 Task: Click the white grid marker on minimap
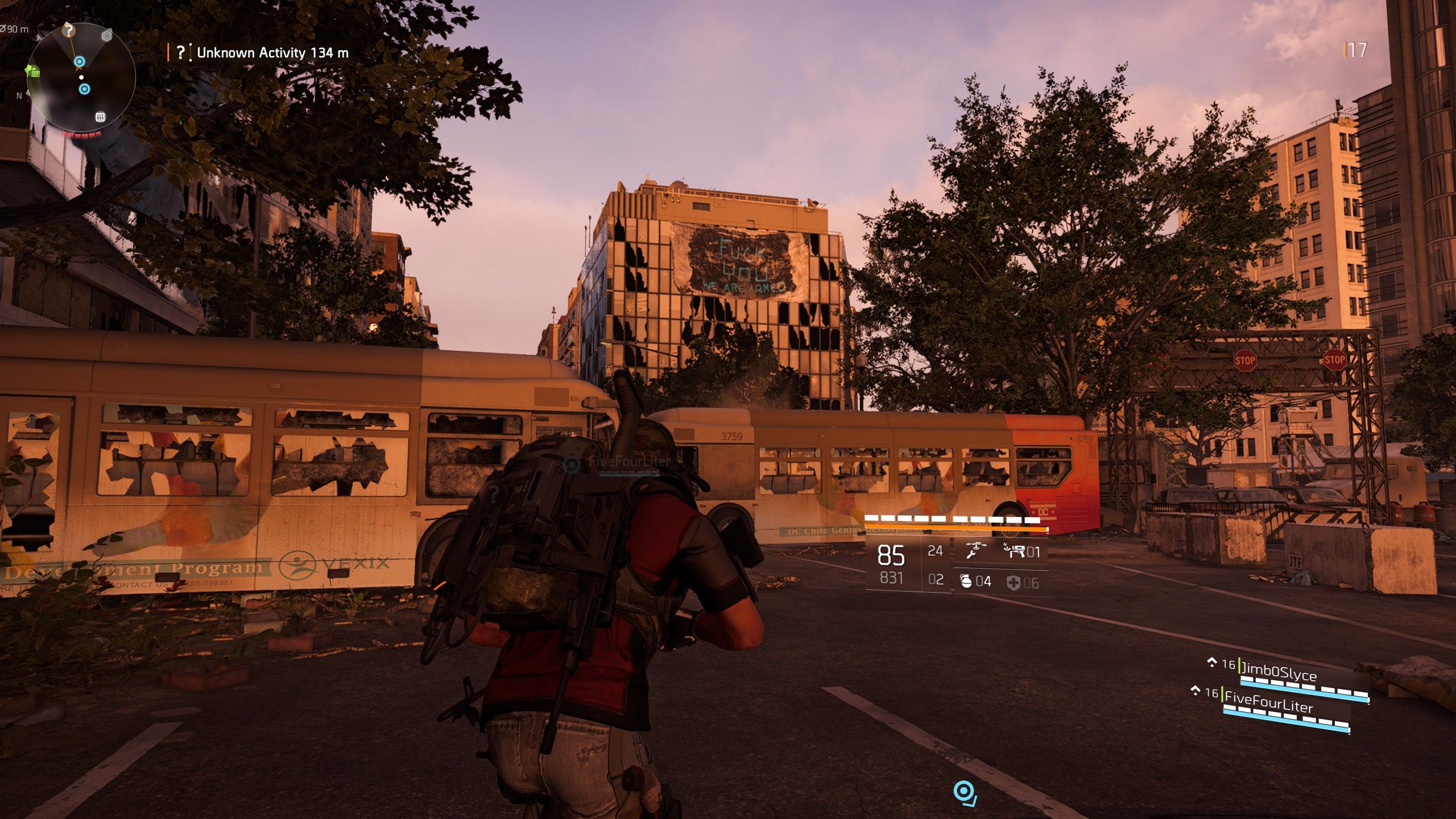pos(100,117)
